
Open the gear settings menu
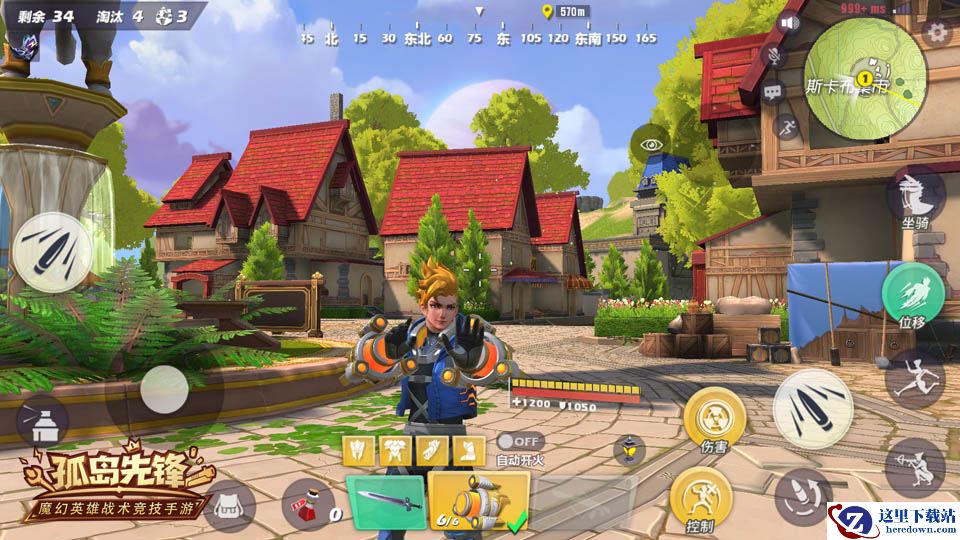pos(937,32)
